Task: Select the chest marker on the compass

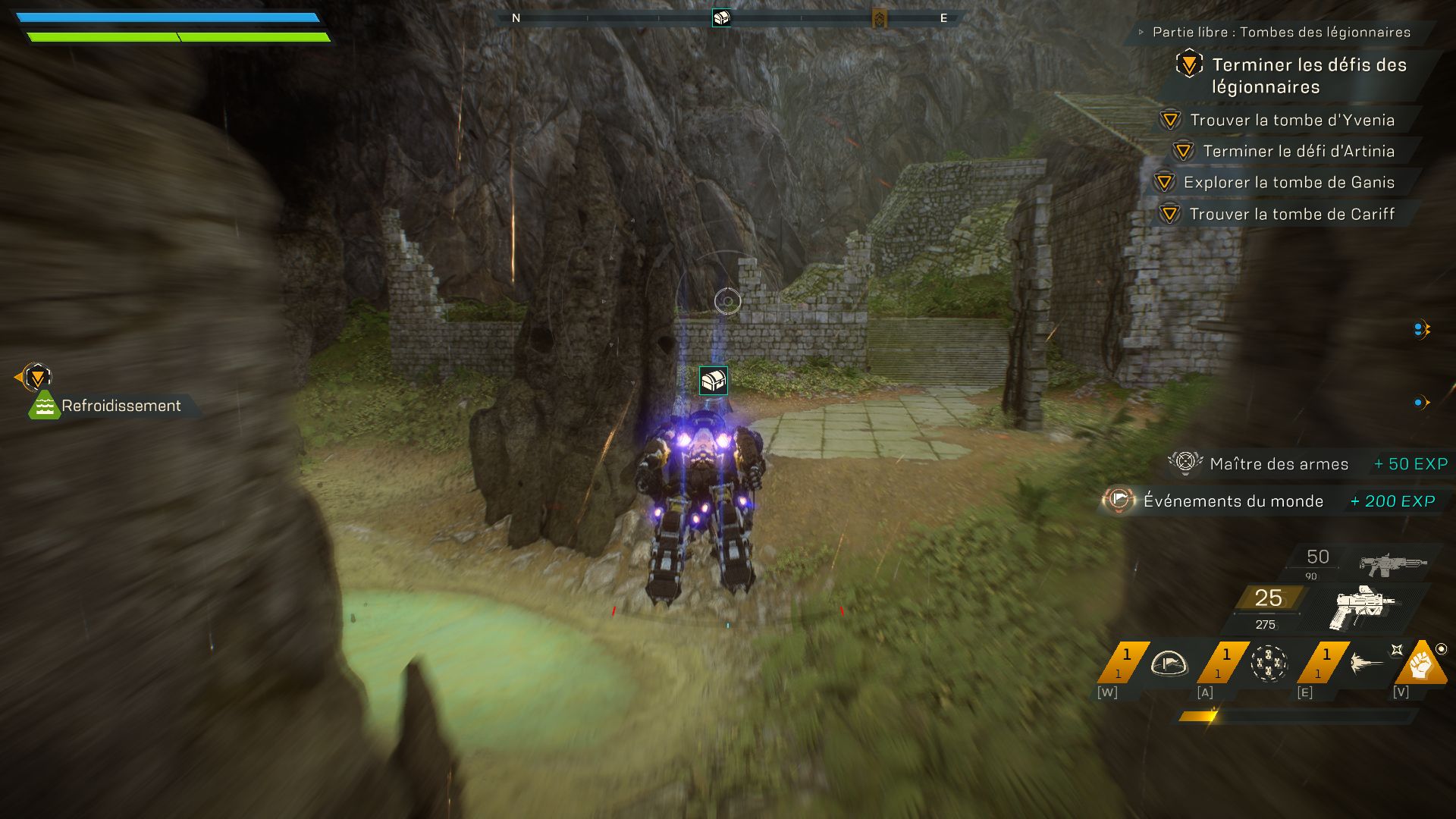Action: (721, 17)
